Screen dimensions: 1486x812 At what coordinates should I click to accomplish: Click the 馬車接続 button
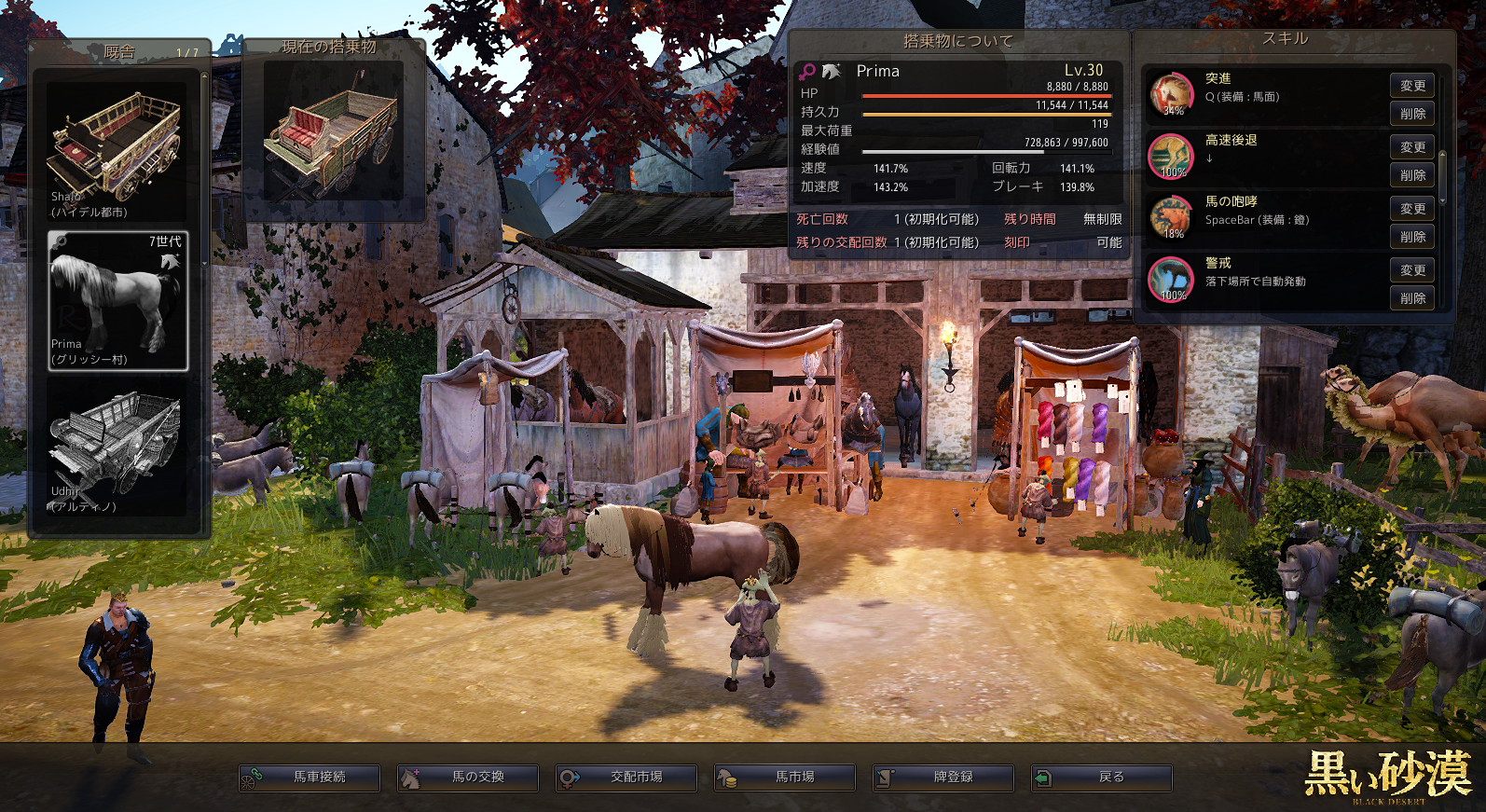click(x=310, y=778)
